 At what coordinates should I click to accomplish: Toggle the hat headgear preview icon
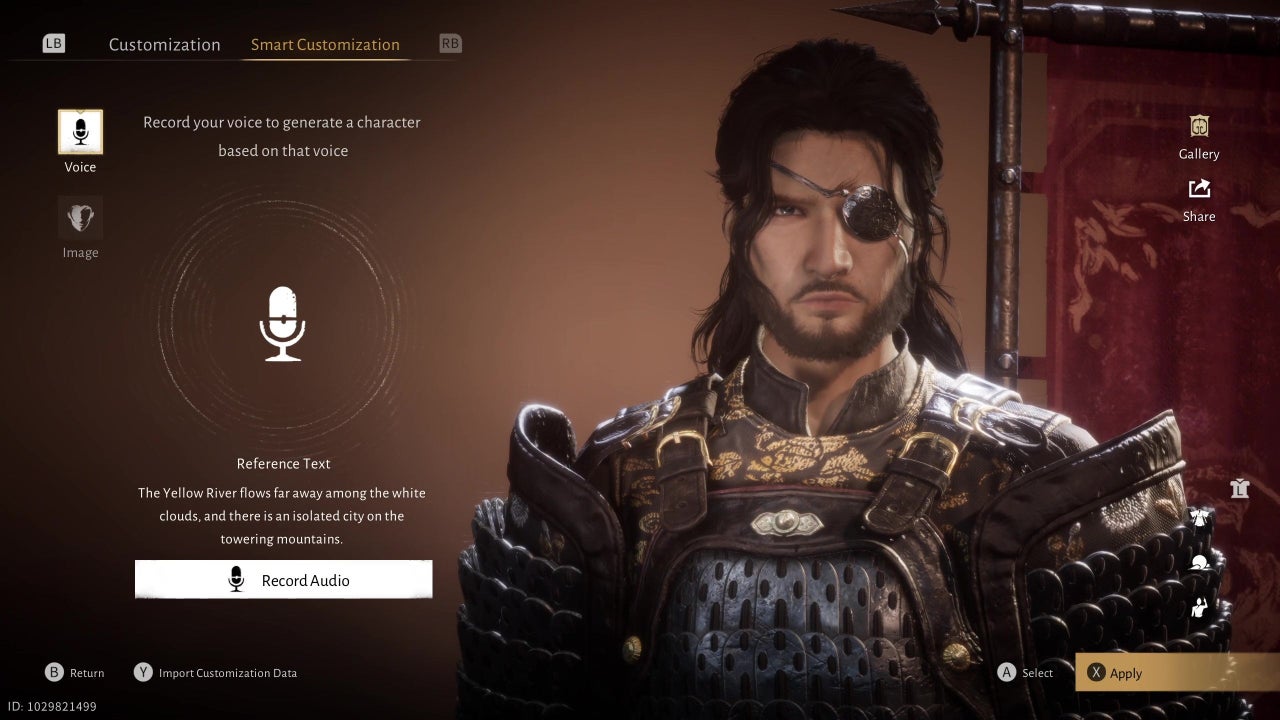click(x=1201, y=562)
